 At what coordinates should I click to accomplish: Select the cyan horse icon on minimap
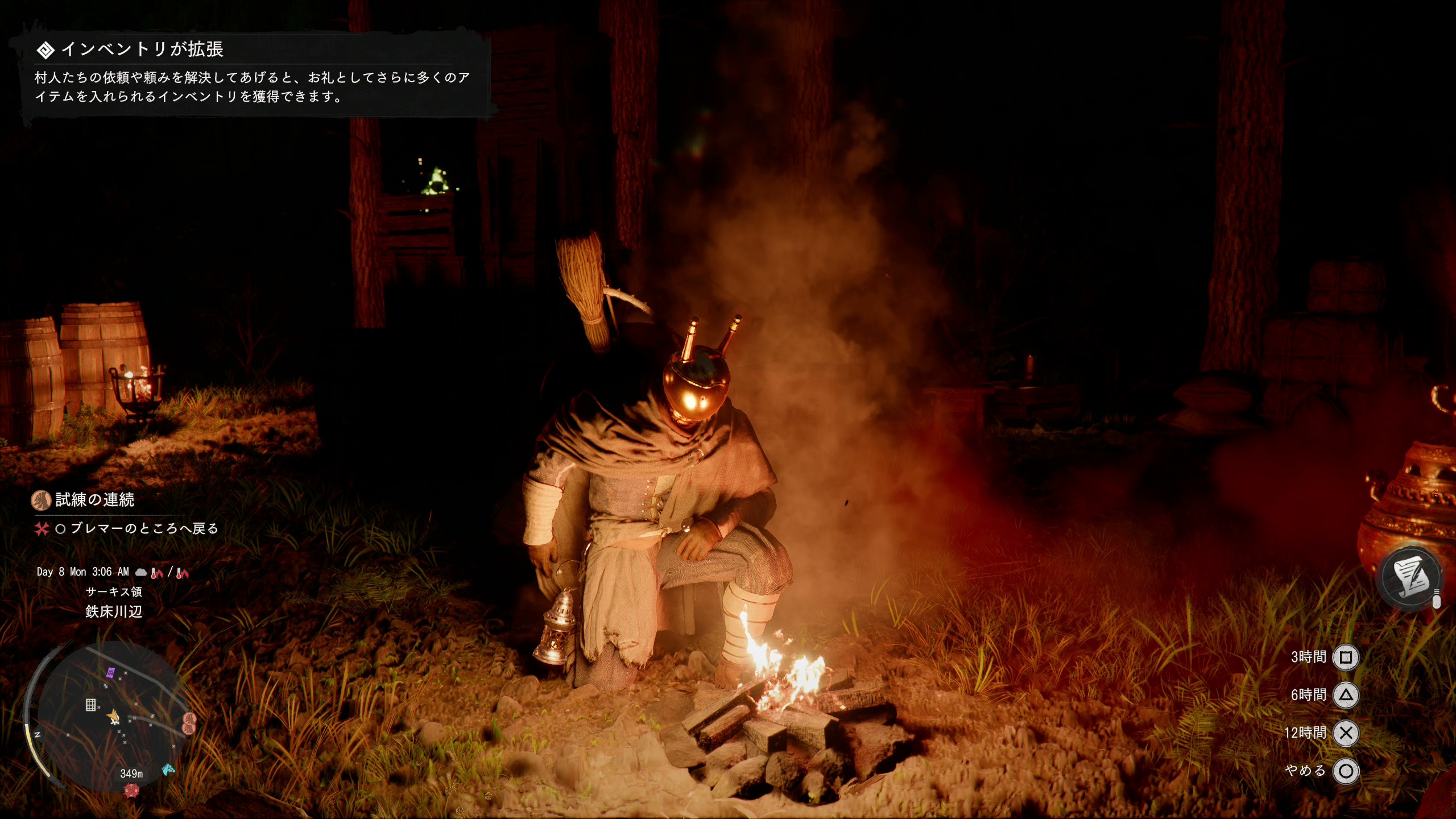point(168,770)
